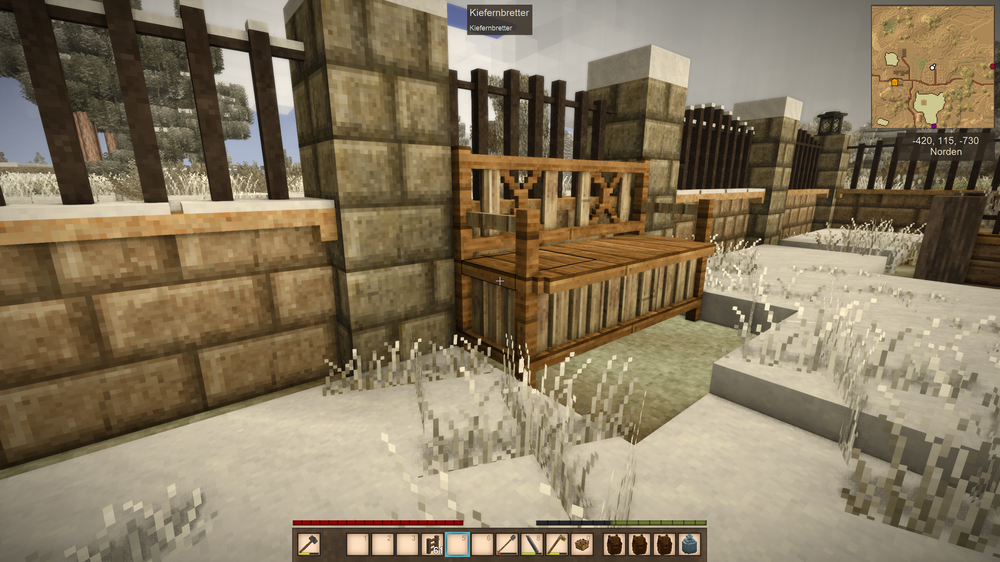This screenshot has height=562, width=1000.
Task: Equip the axe in hotbar slot 9
Action: coord(557,544)
